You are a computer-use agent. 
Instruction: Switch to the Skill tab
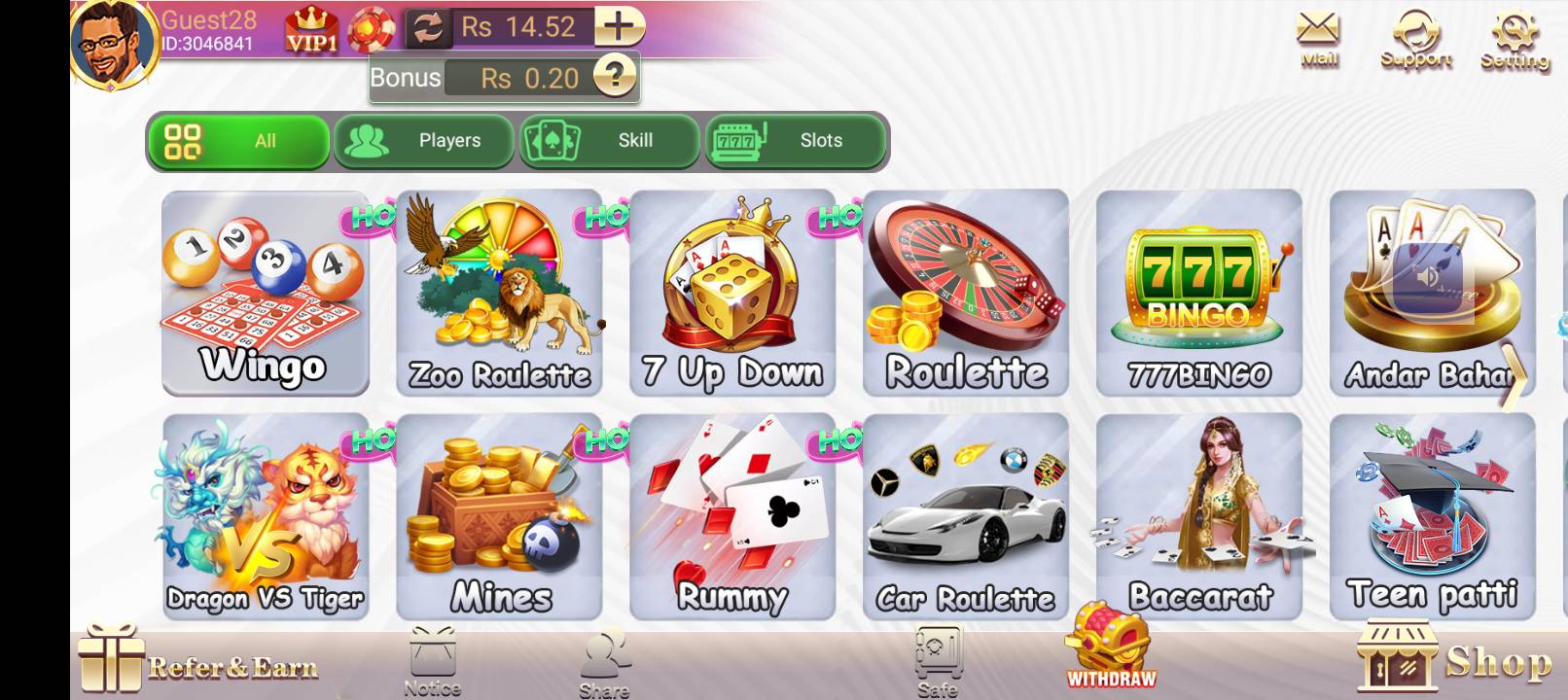point(609,141)
